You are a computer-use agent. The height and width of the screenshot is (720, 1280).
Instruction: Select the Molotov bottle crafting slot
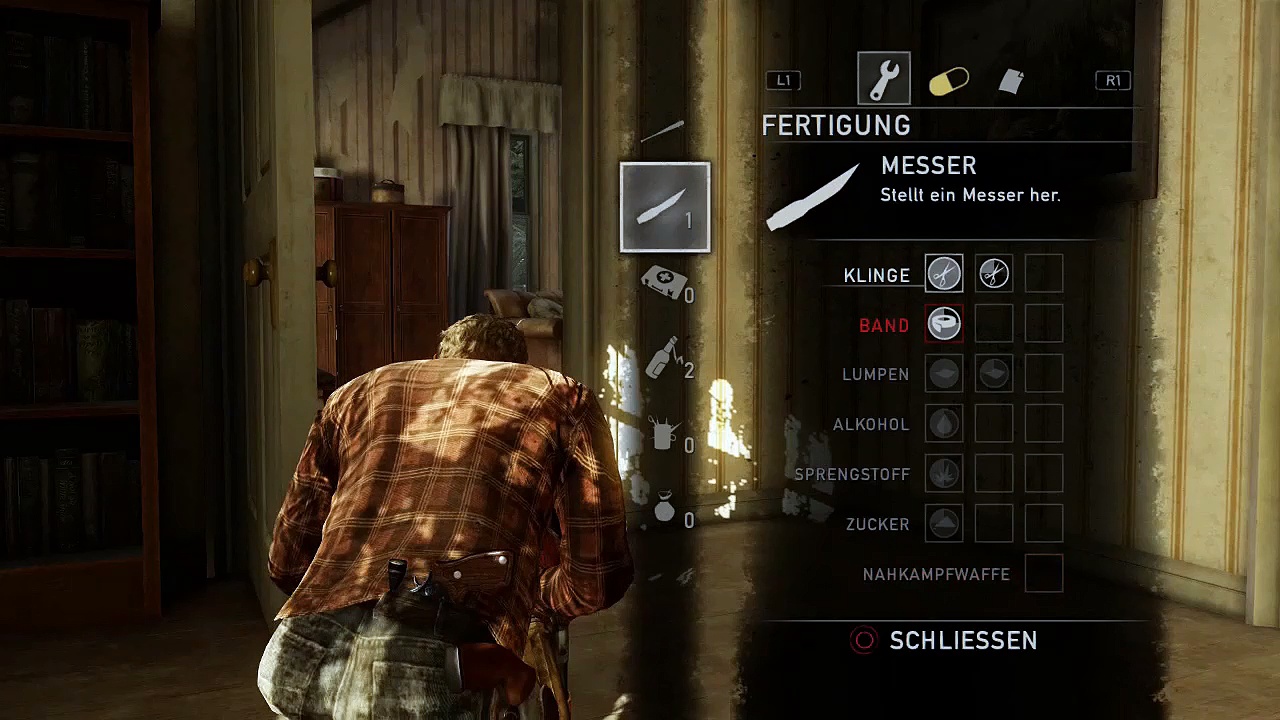(x=664, y=358)
